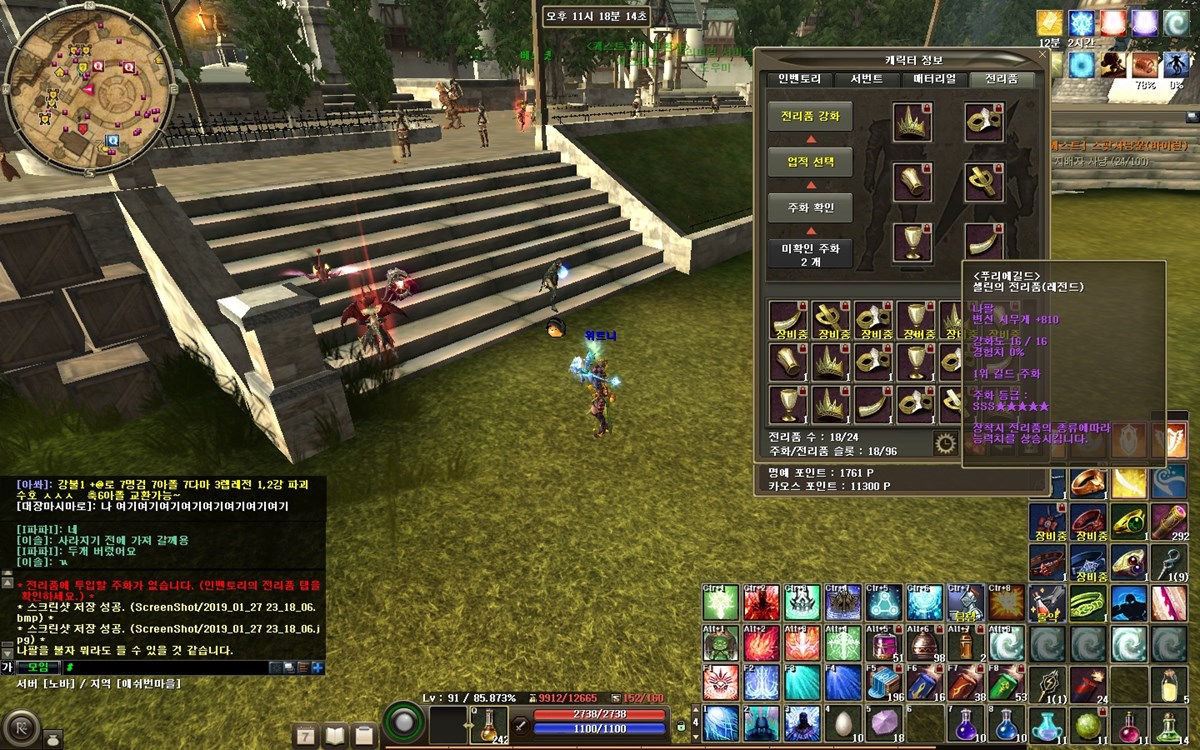
Task: Click the 주화 확인 button
Action: click(810, 208)
